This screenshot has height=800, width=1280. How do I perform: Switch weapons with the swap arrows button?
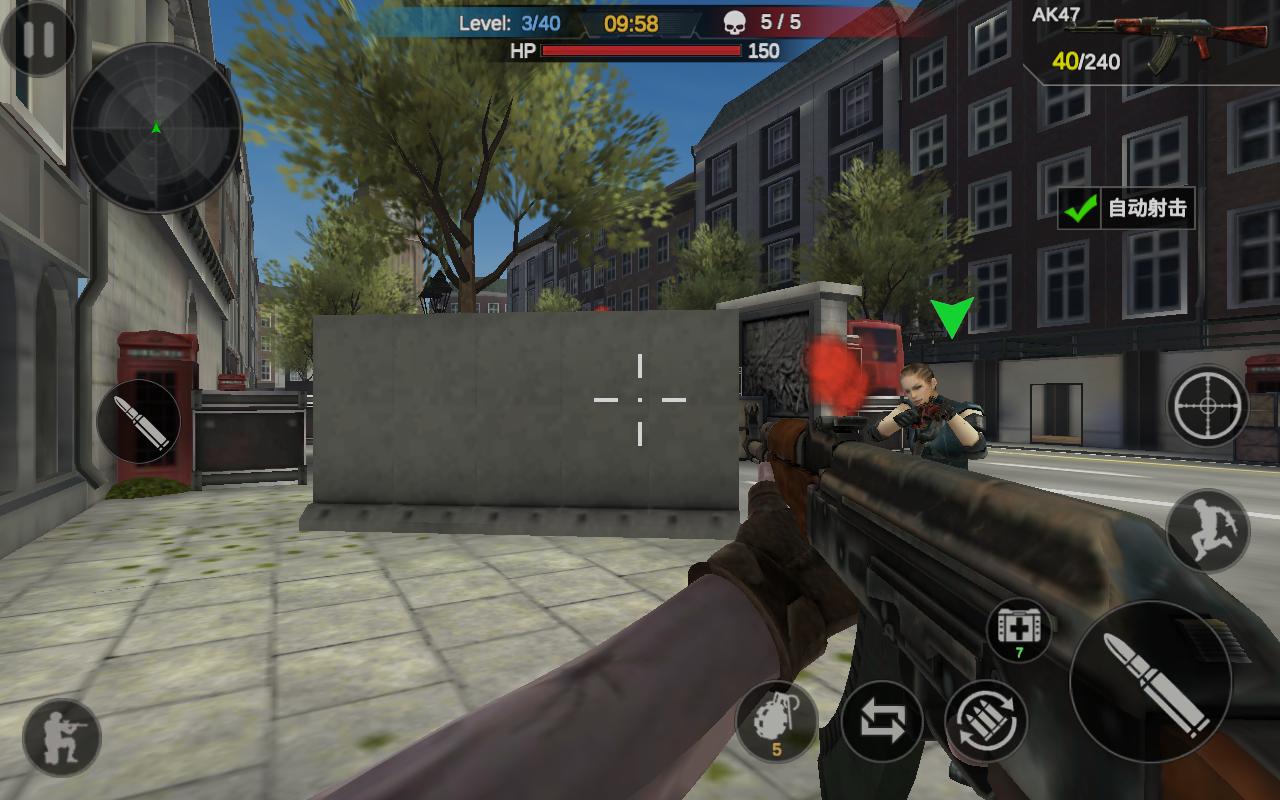[882, 720]
